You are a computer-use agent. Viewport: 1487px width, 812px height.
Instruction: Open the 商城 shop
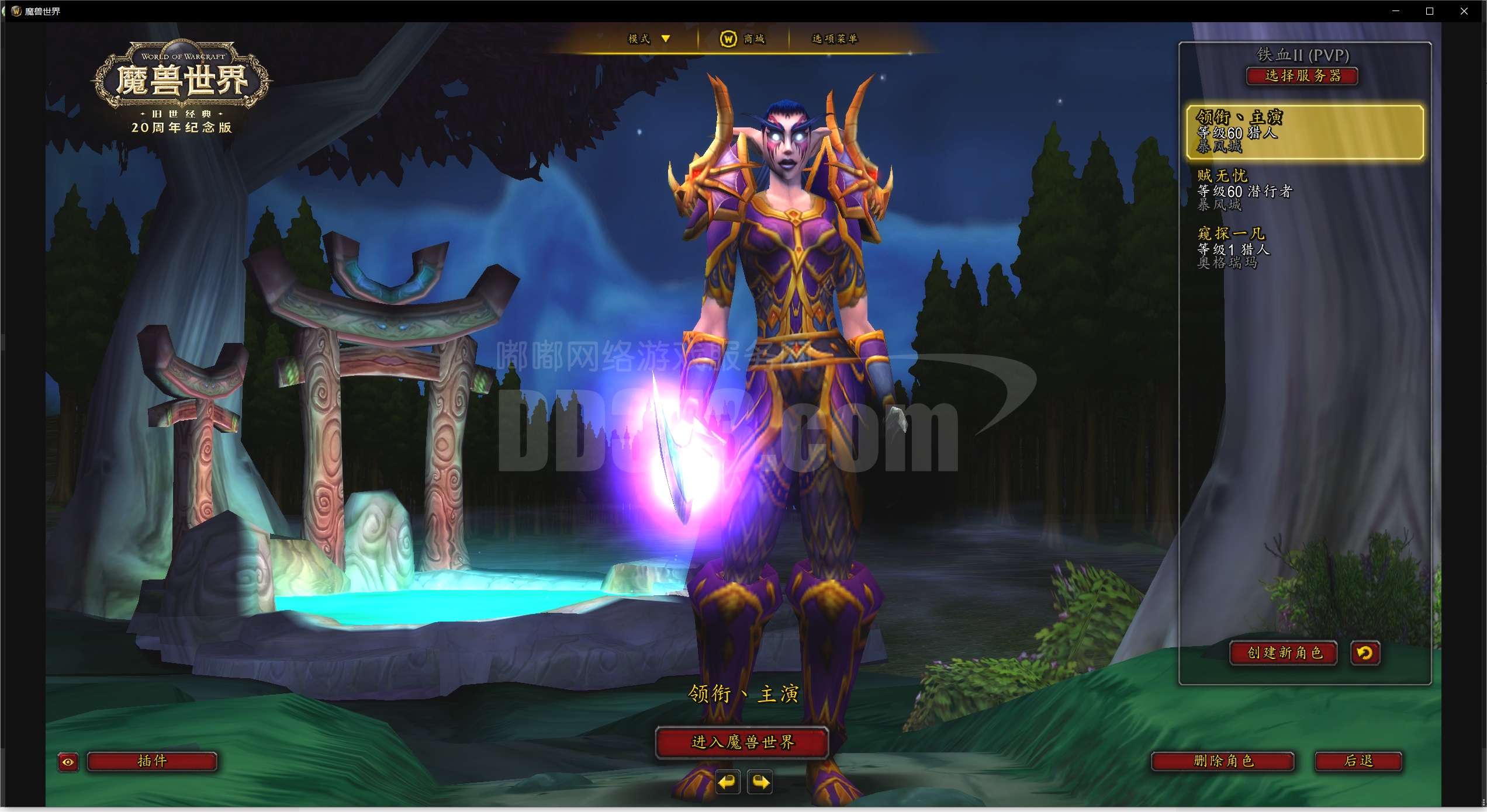(x=742, y=39)
